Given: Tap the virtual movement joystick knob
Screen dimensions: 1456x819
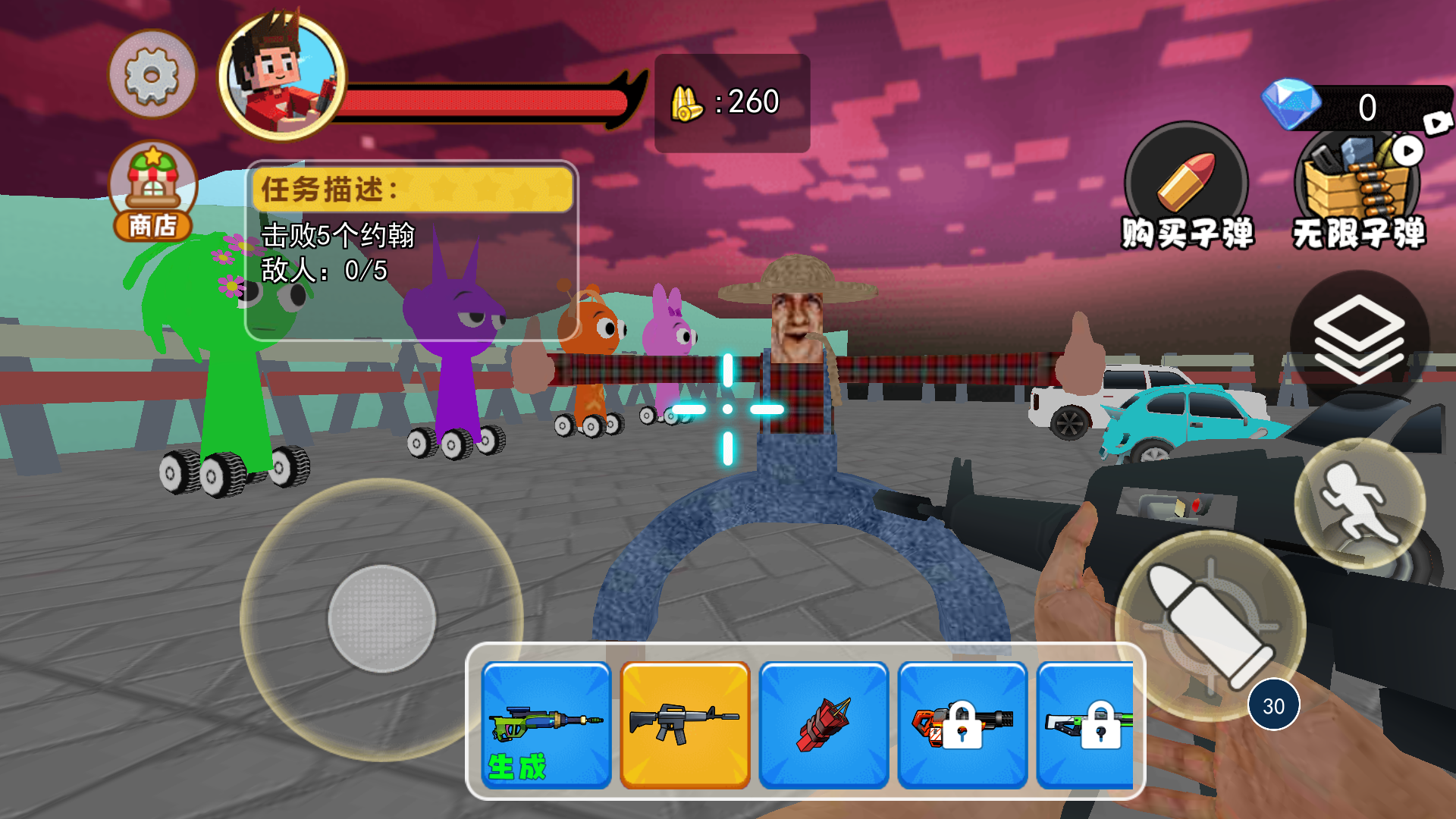Looking at the screenshot, I should tap(381, 619).
